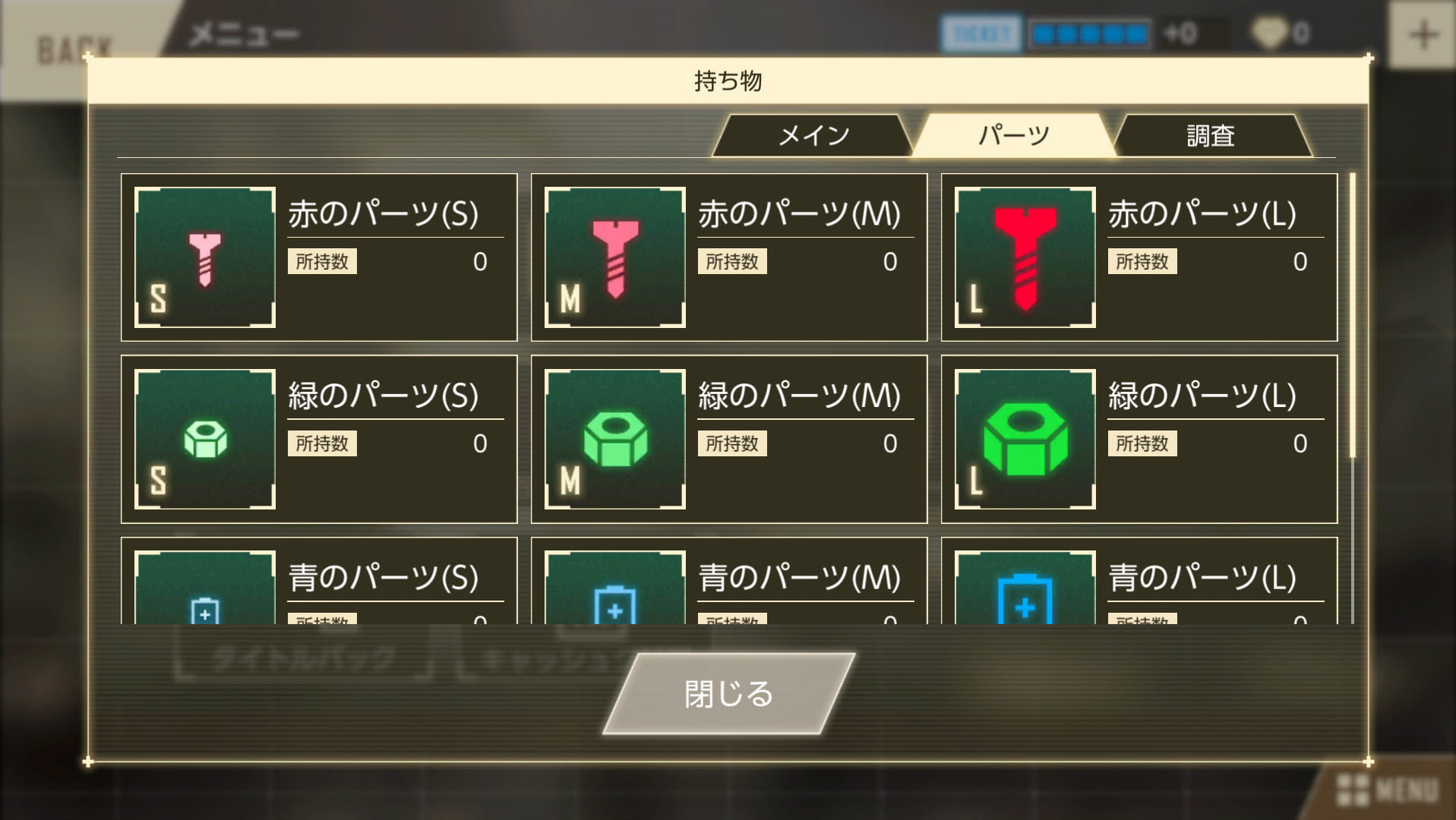
Task: Open the 調査 tab
Action: (x=1211, y=135)
